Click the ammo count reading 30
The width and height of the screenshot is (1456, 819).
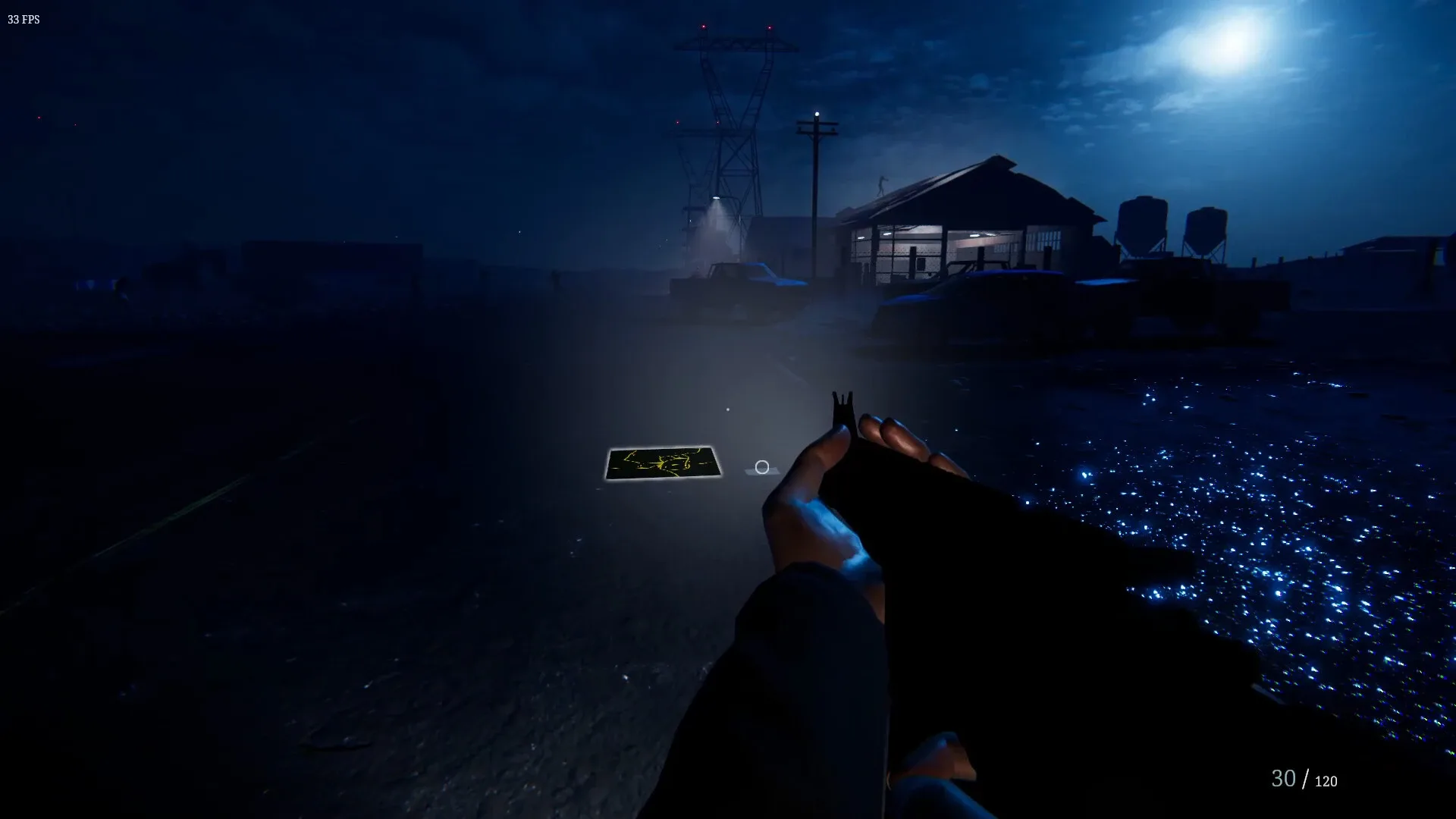coord(1285,777)
